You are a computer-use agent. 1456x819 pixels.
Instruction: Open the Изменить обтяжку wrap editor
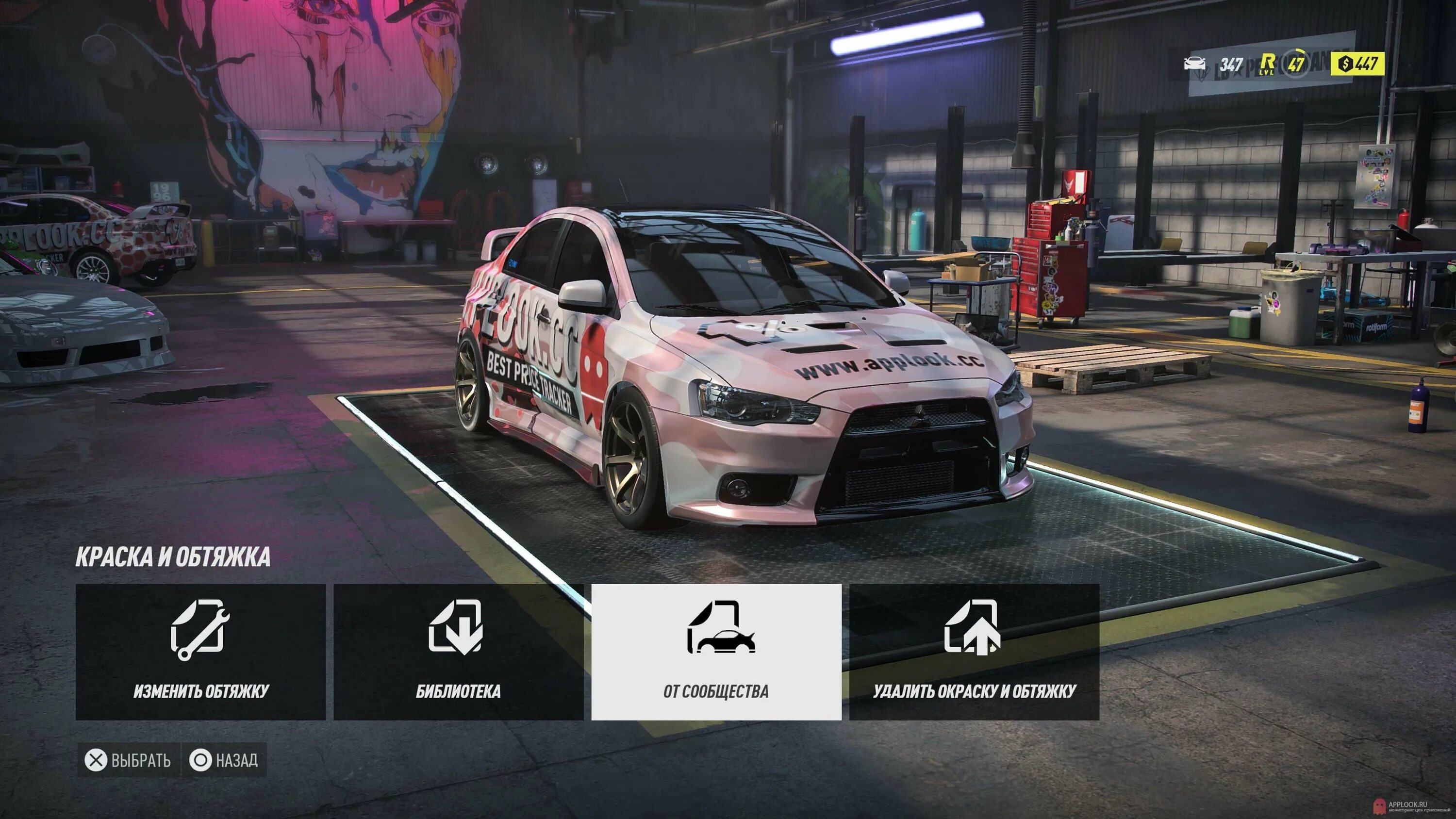tap(200, 652)
